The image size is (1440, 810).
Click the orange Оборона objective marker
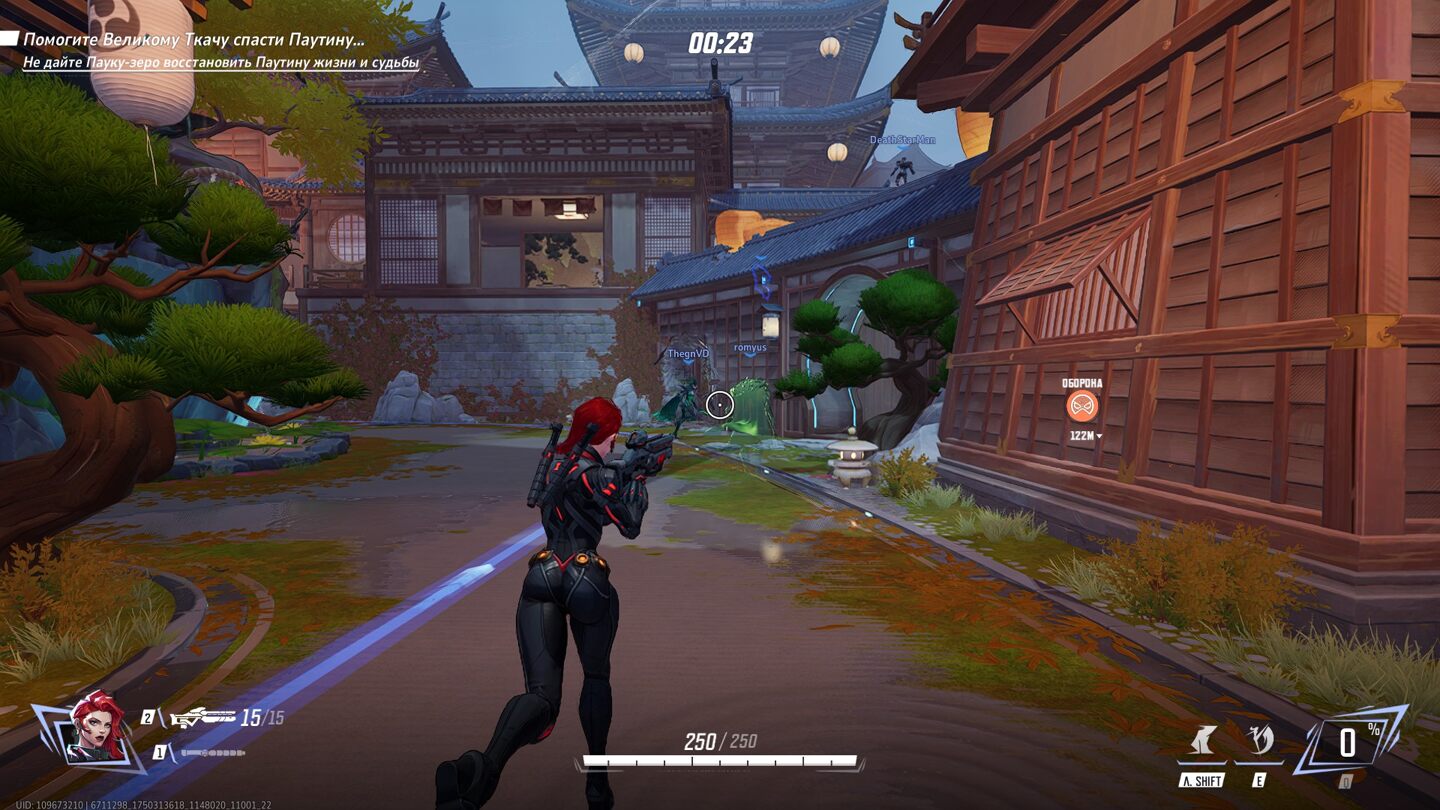coord(1082,406)
